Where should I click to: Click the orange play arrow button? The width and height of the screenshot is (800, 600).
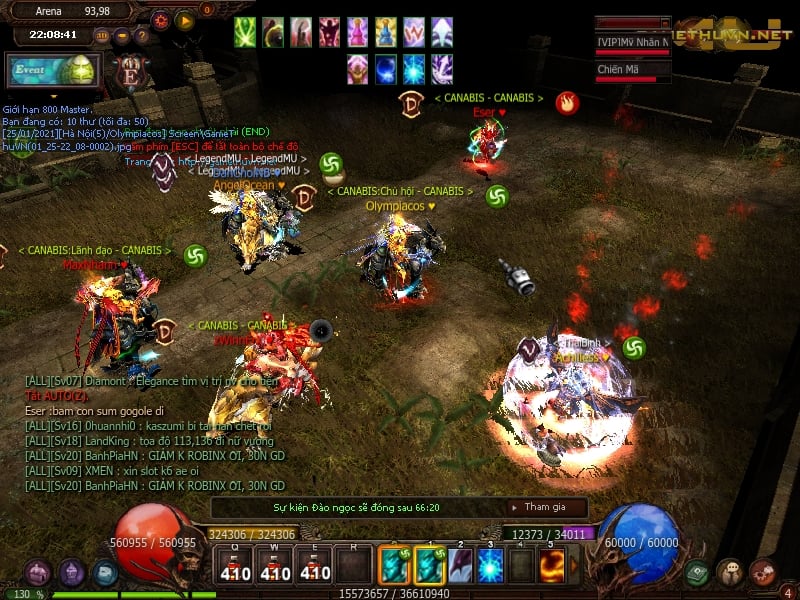185,20
